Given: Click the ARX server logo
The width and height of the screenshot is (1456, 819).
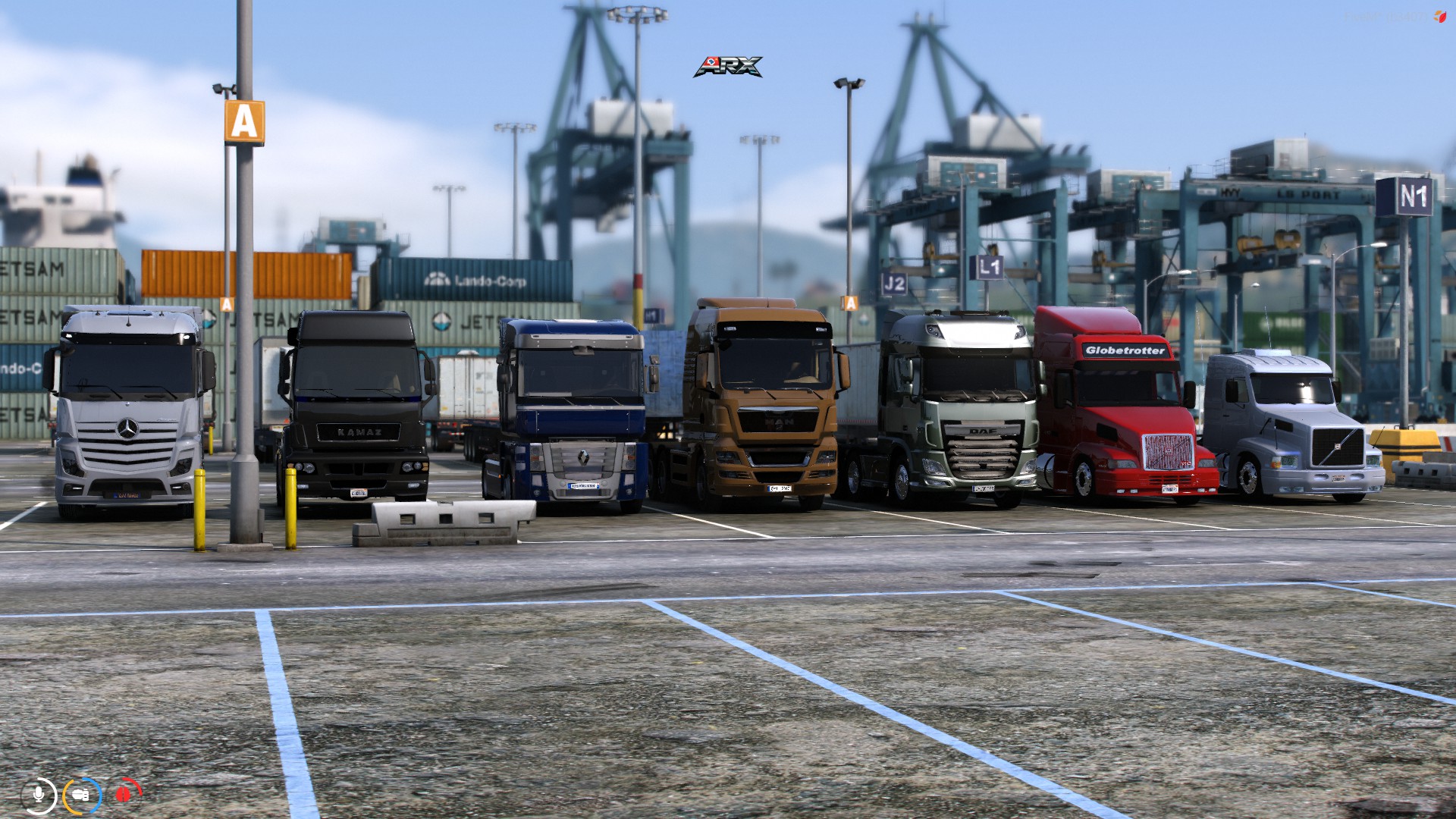Looking at the screenshot, I should pos(727,67).
